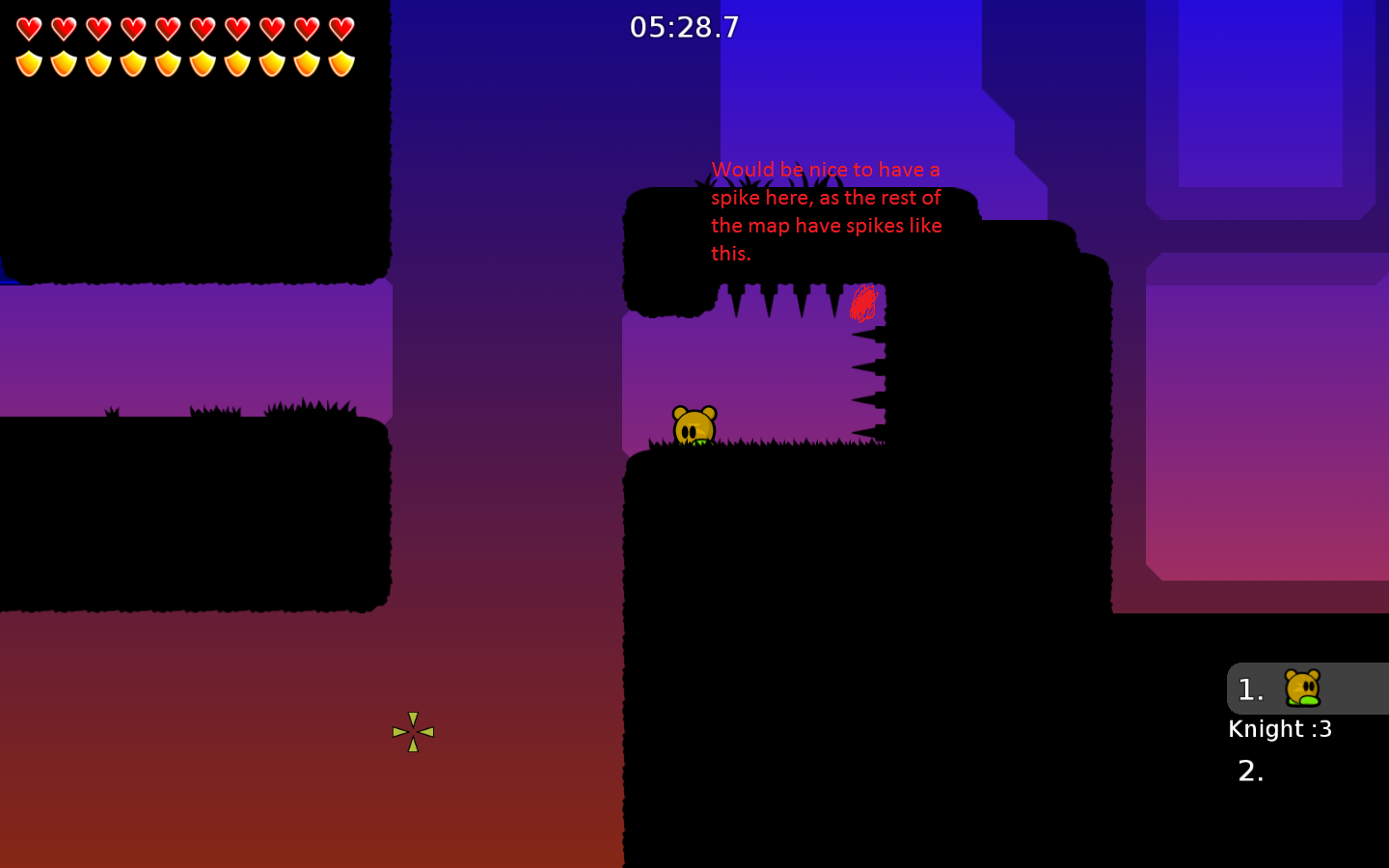Click the red annotation text about spikes
This screenshot has width=1389, height=868.
coord(827,211)
